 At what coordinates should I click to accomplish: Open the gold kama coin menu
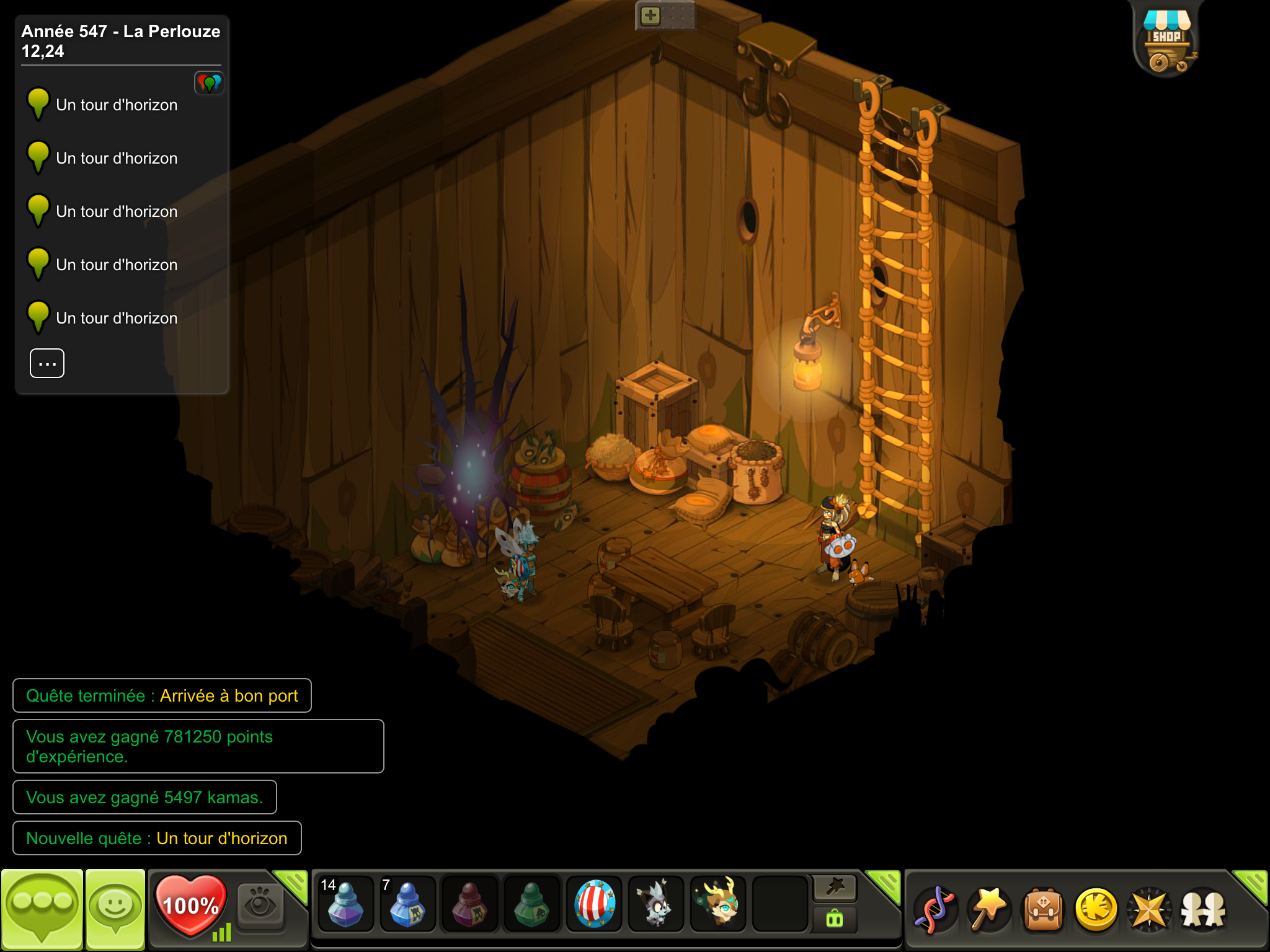pyautogui.click(x=1096, y=910)
